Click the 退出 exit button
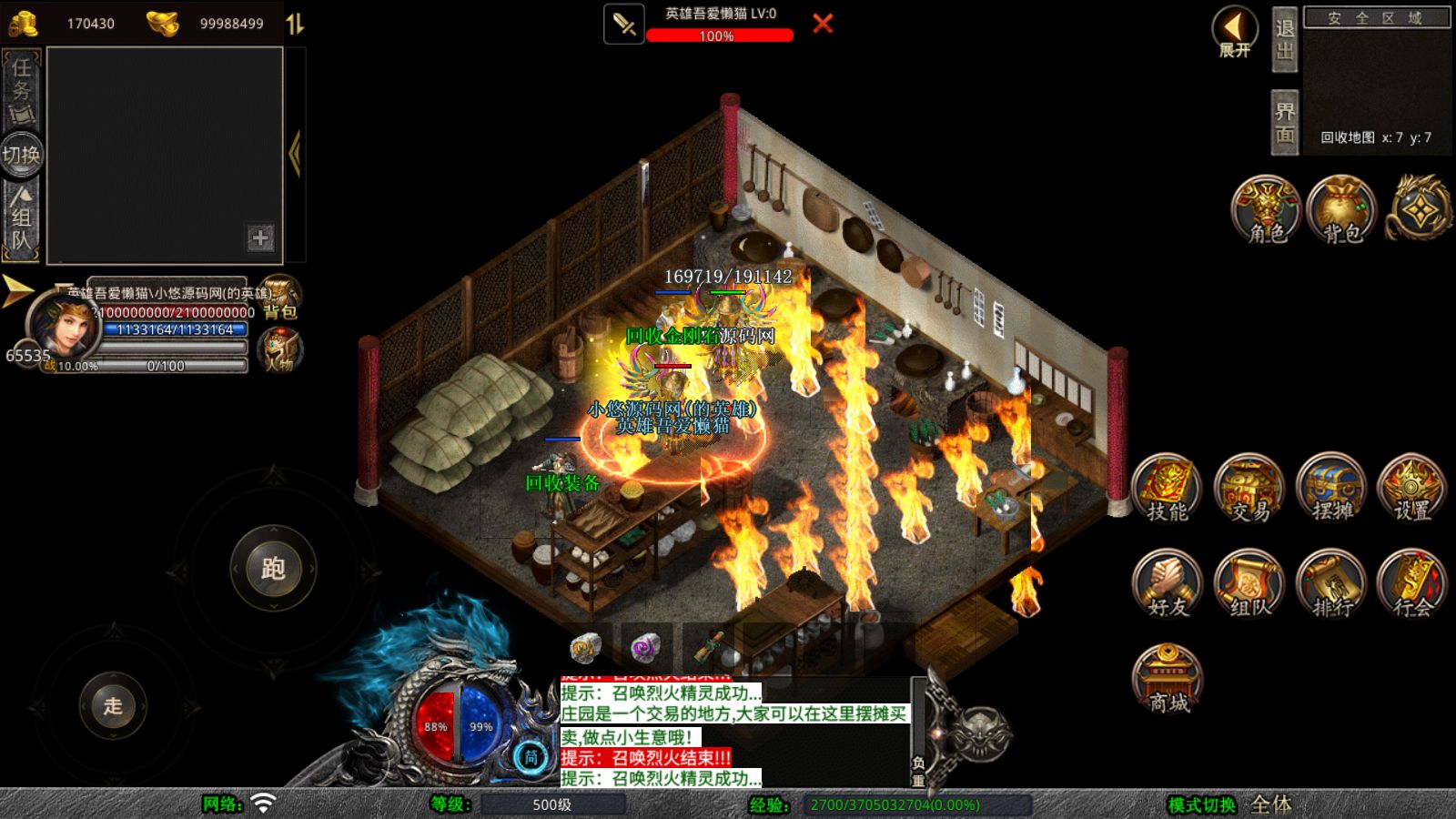Image resolution: width=1456 pixels, height=819 pixels. 1285,40
